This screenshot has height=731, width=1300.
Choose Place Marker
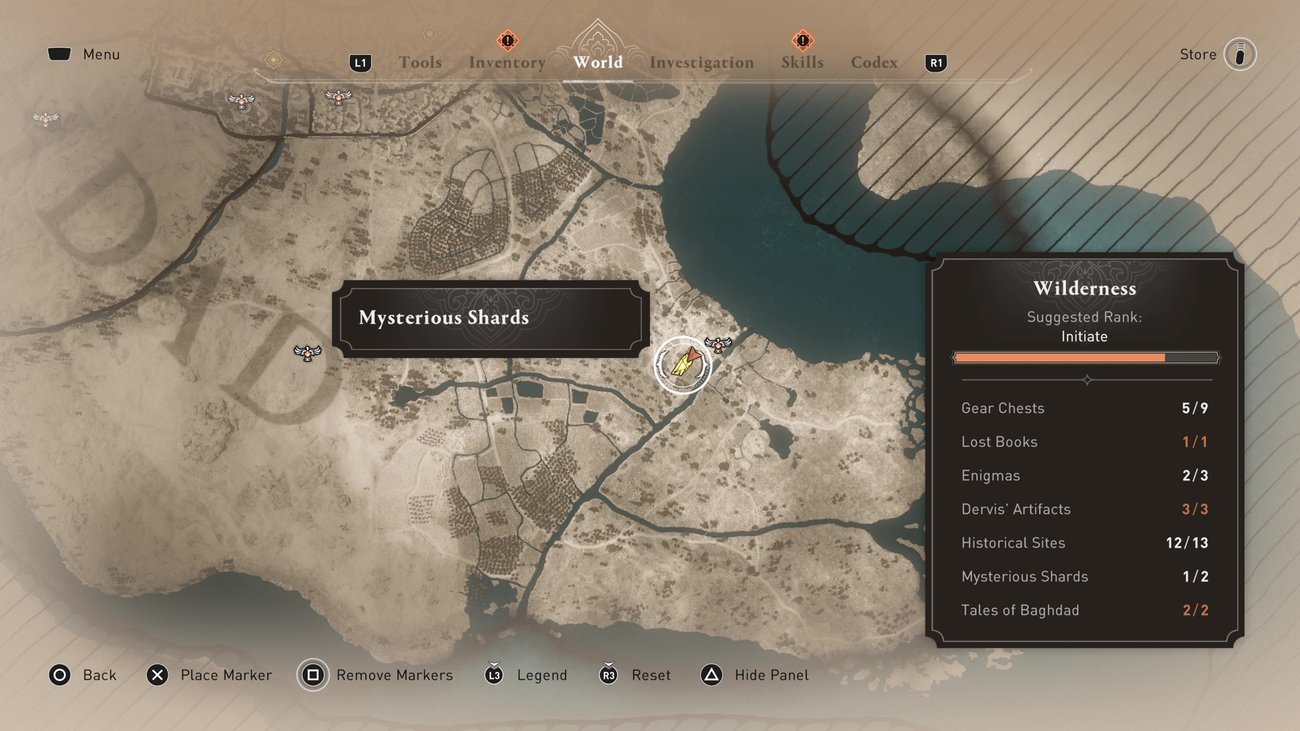click(209, 675)
